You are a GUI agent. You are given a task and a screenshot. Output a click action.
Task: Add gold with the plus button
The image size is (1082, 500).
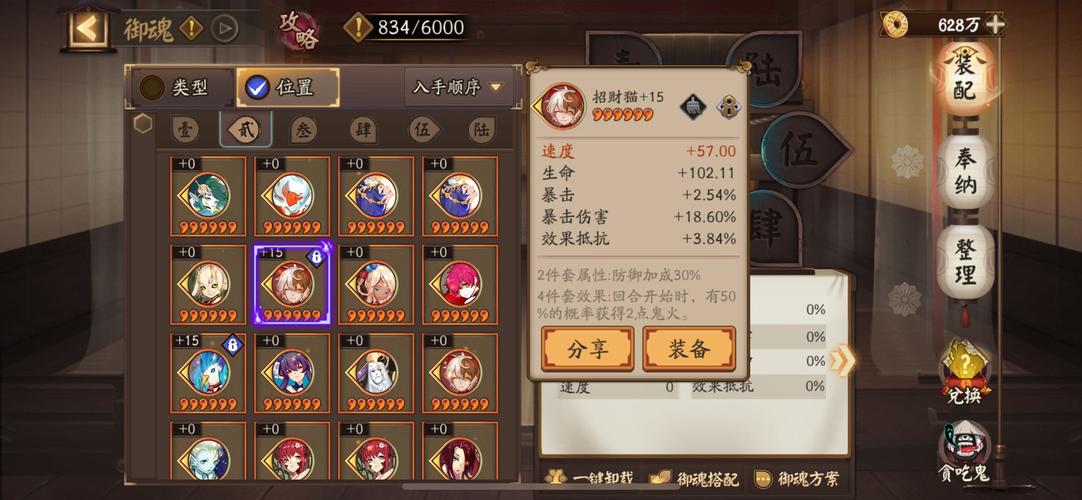pos(994,24)
